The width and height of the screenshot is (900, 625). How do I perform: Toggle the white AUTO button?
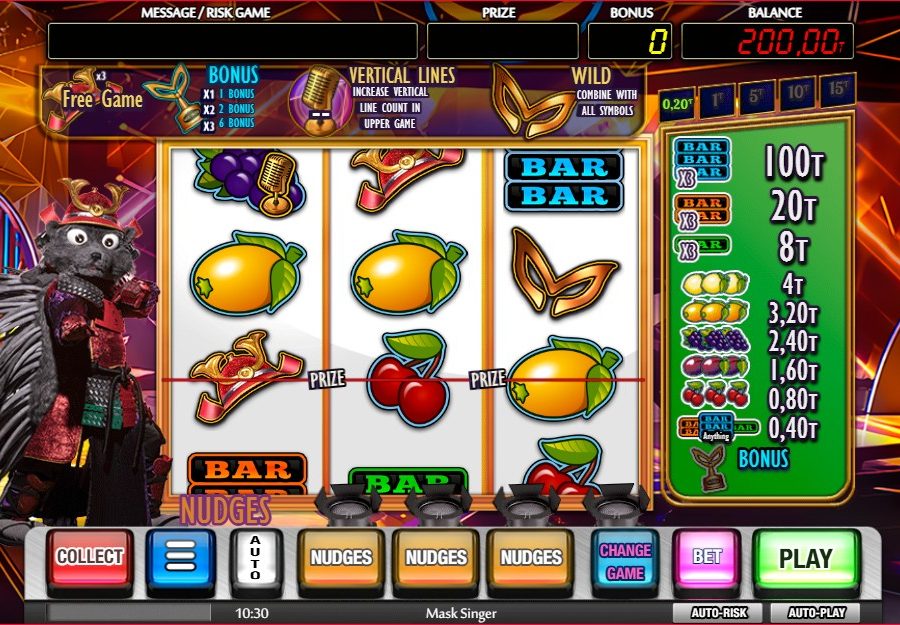255,559
